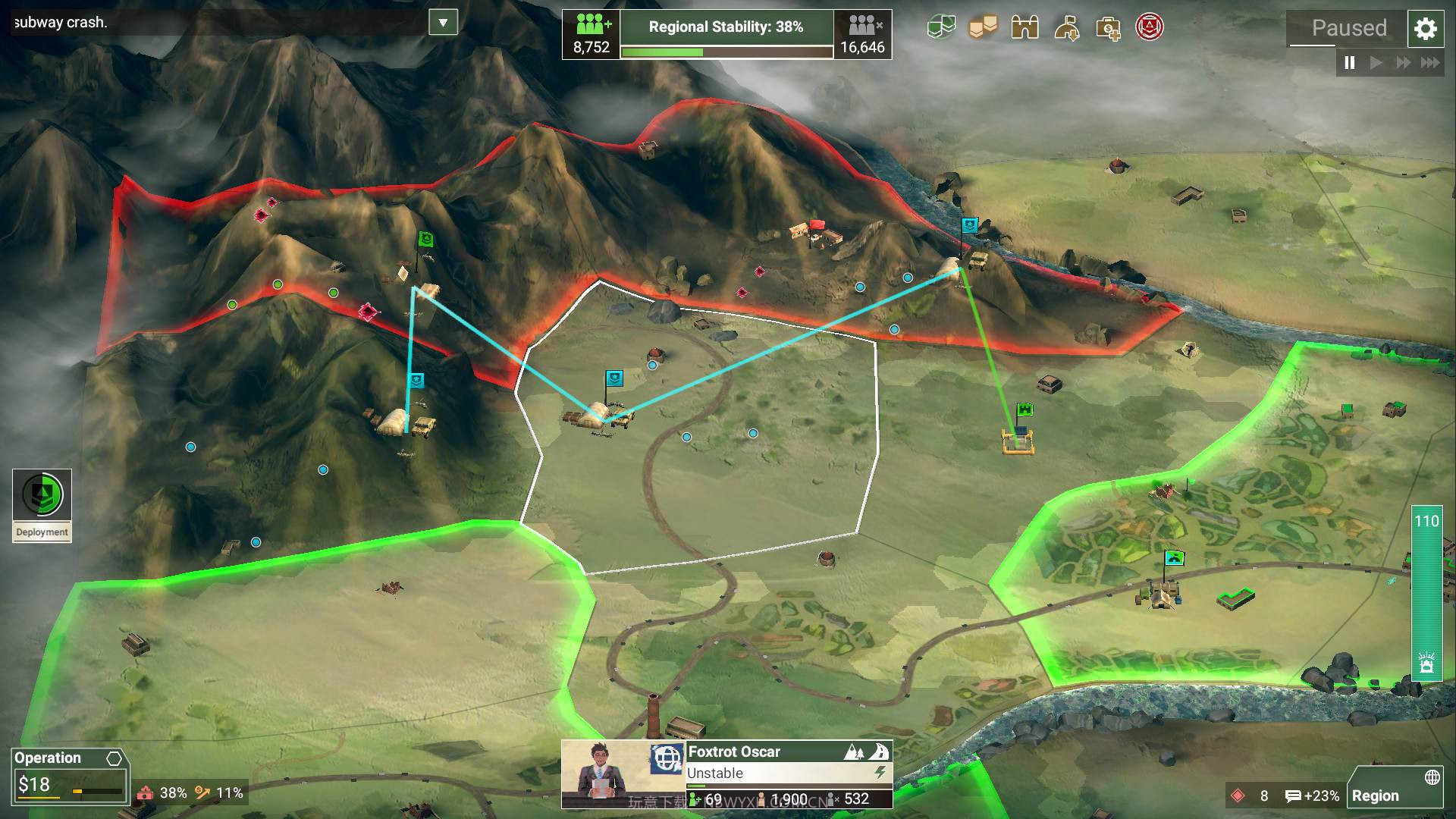Screen dimensions: 1456x819
Task: Open the Operation budget panel
Action: tap(68, 775)
